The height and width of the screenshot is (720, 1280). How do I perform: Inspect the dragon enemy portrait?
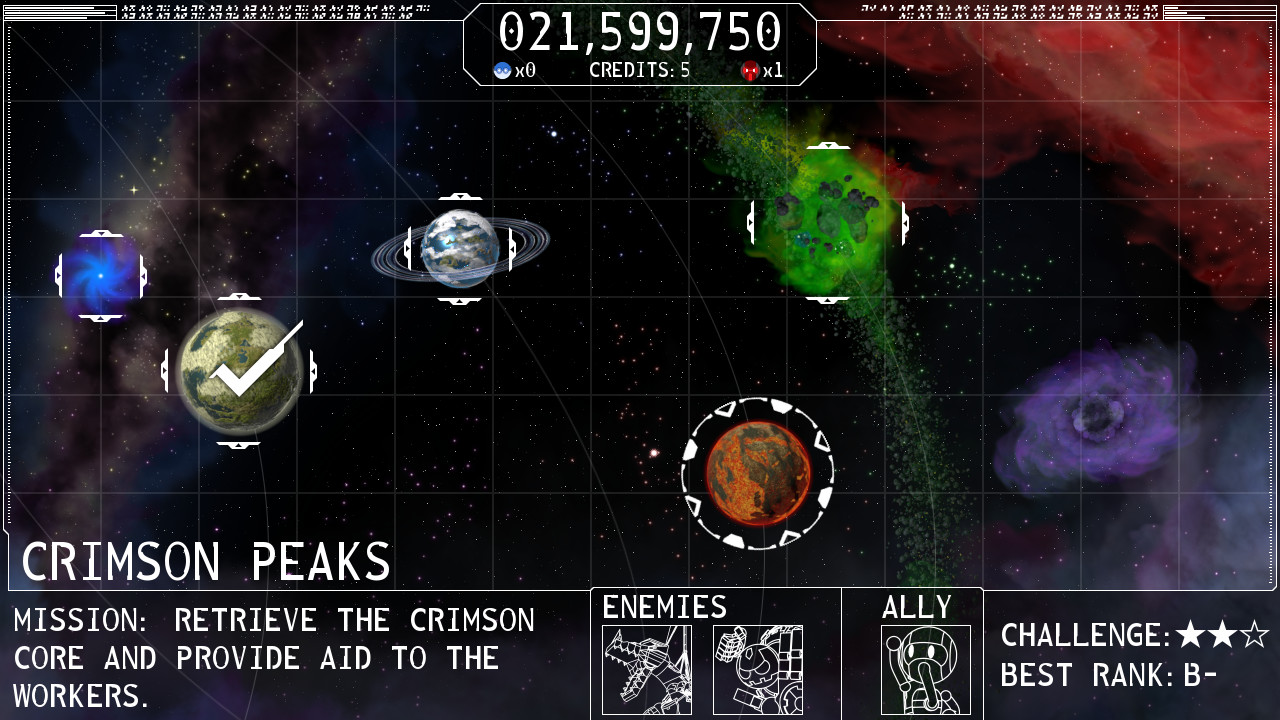(647, 669)
